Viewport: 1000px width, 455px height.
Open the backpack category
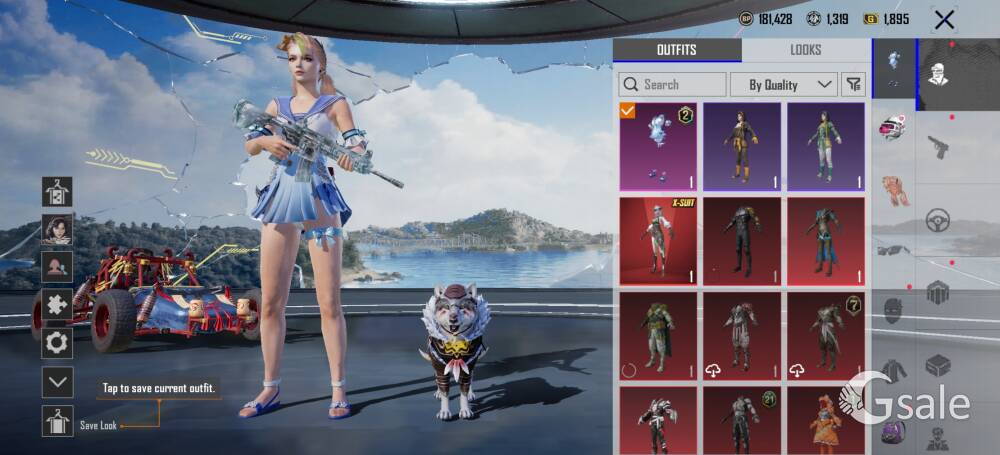click(x=893, y=431)
